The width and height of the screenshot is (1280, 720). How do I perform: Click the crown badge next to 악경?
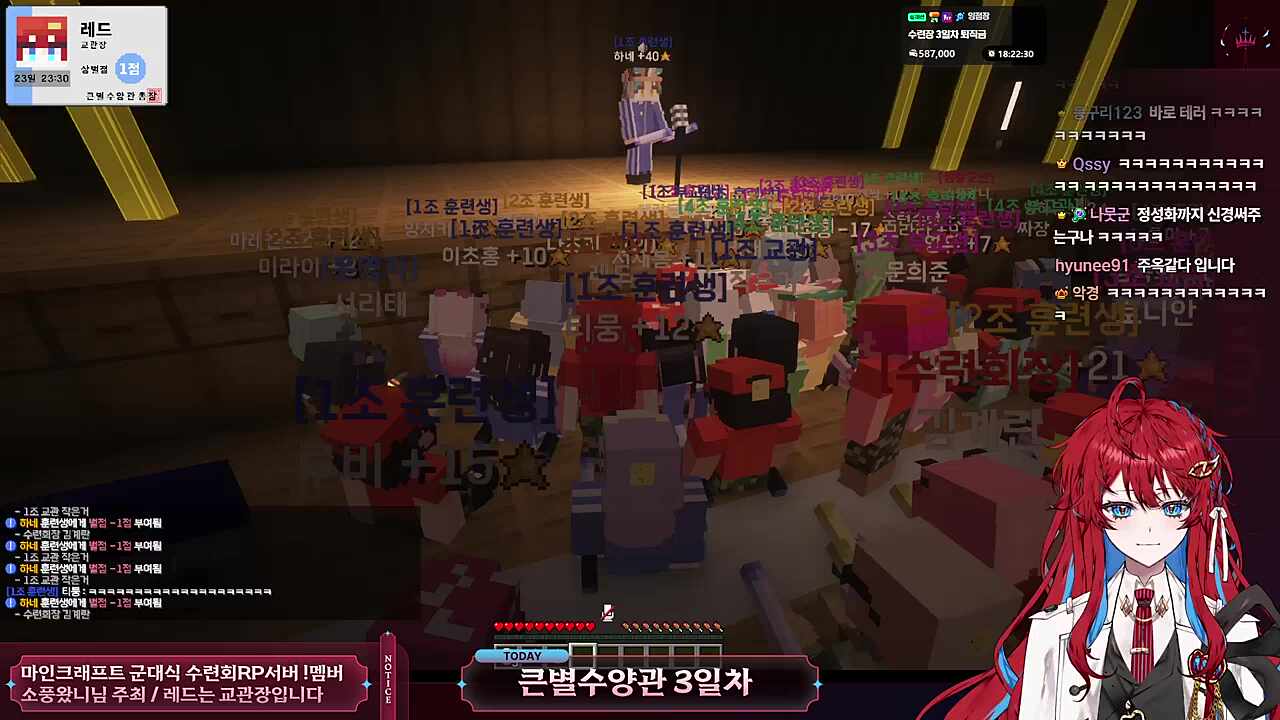(x=1061, y=293)
